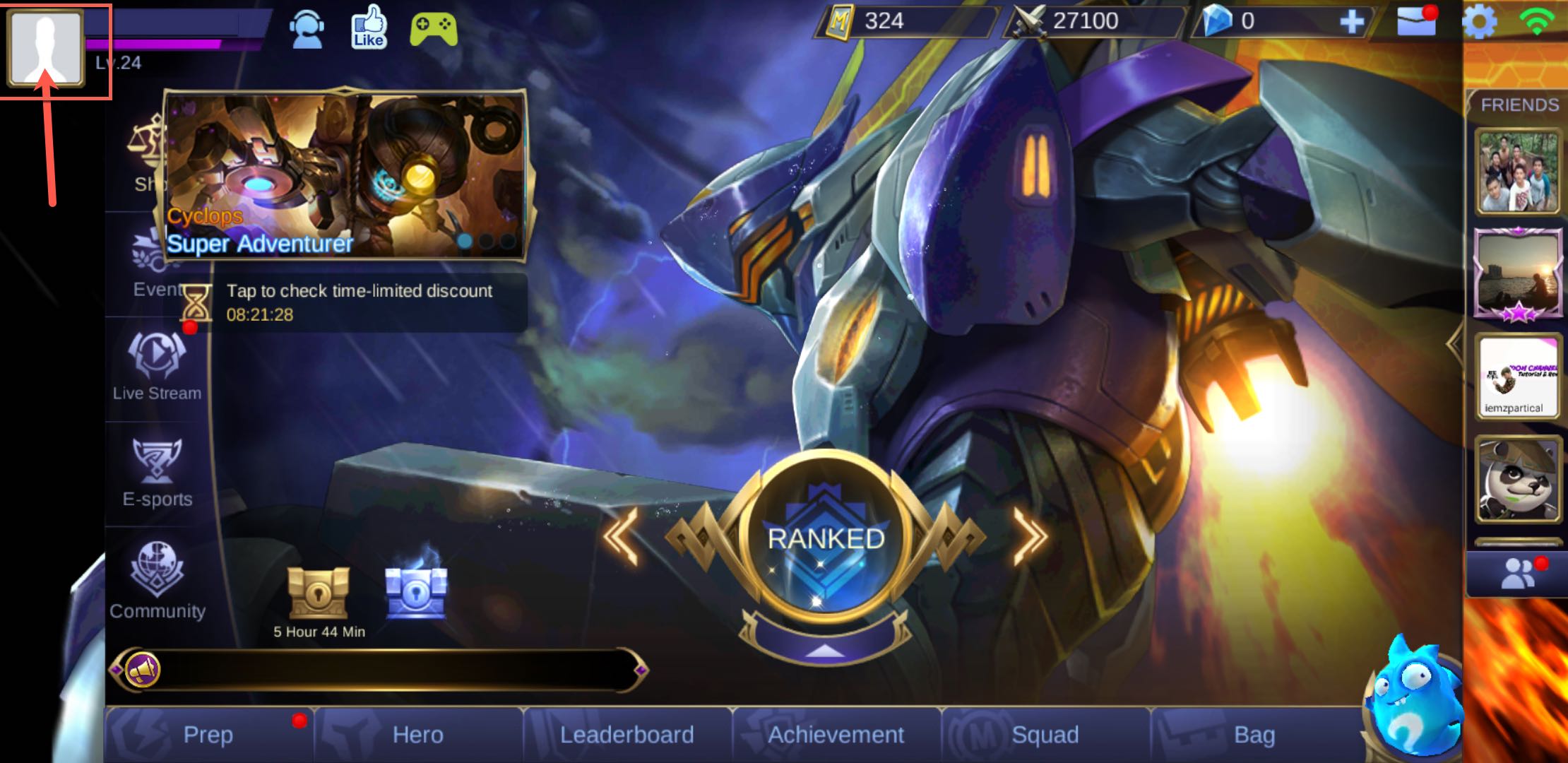Open the player profile avatar
The height and width of the screenshot is (763, 1568).
pyautogui.click(x=45, y=48)
